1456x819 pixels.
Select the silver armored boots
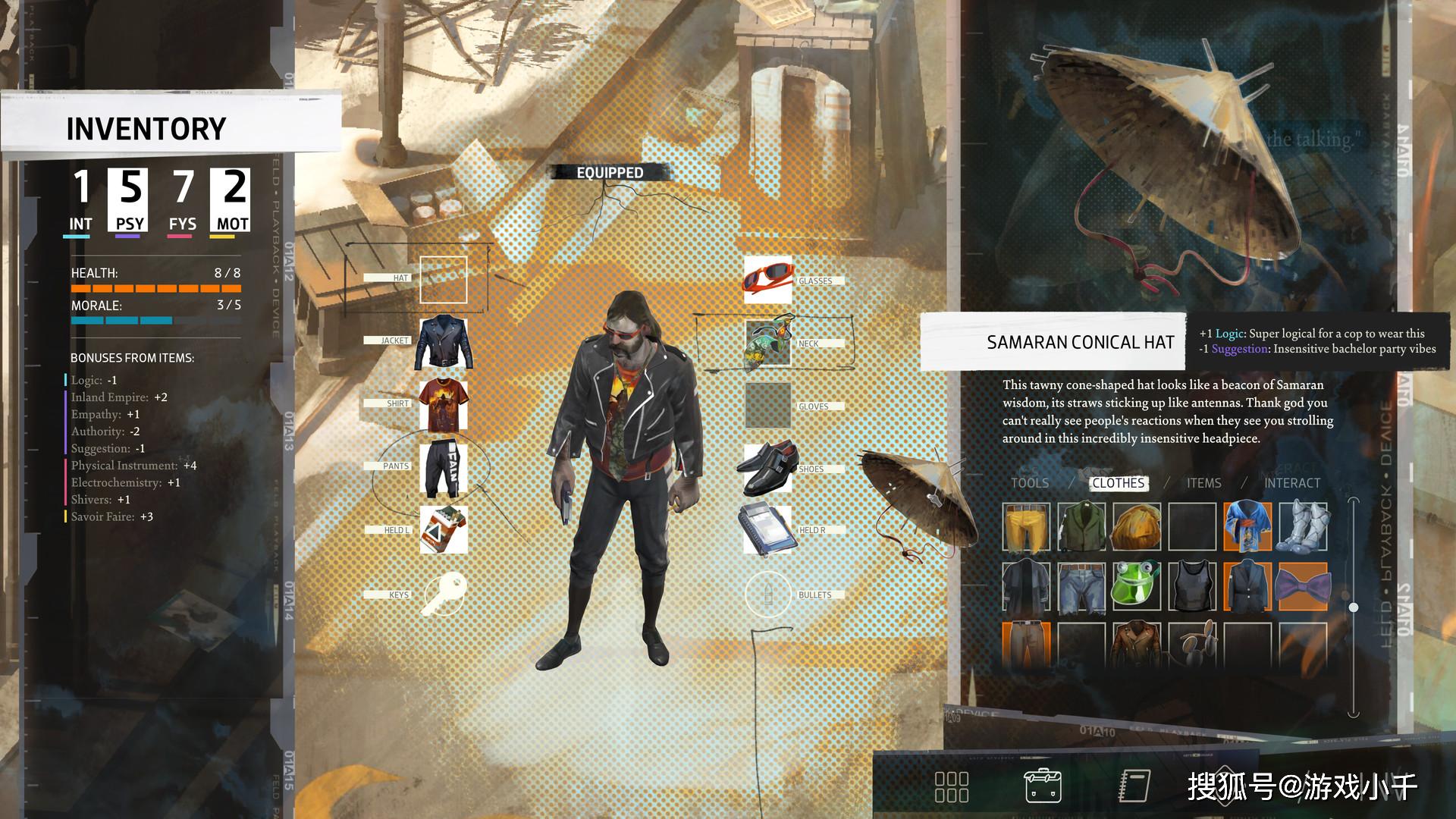(x=1303, y=526)
